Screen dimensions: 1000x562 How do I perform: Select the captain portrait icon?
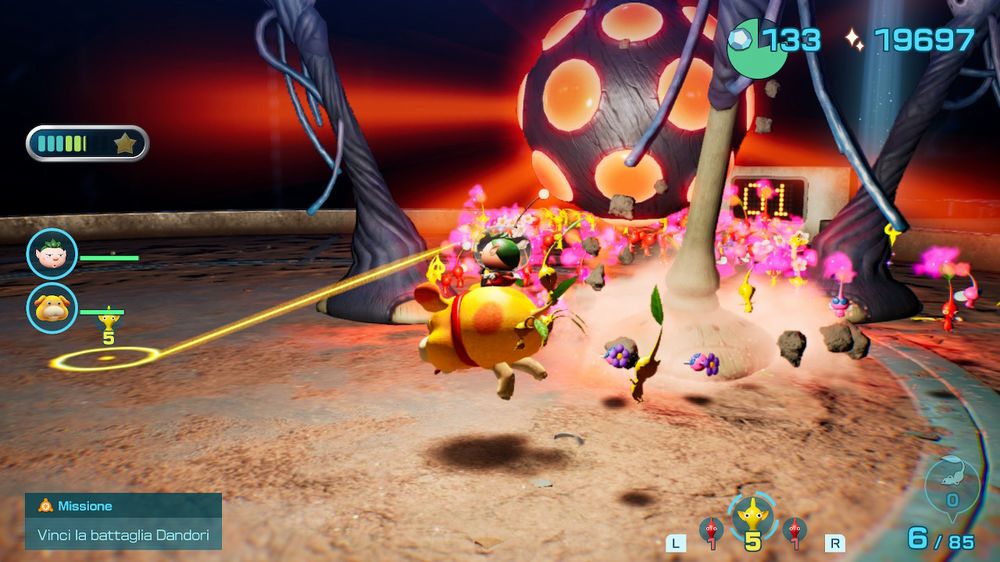[x=51, y=253]
